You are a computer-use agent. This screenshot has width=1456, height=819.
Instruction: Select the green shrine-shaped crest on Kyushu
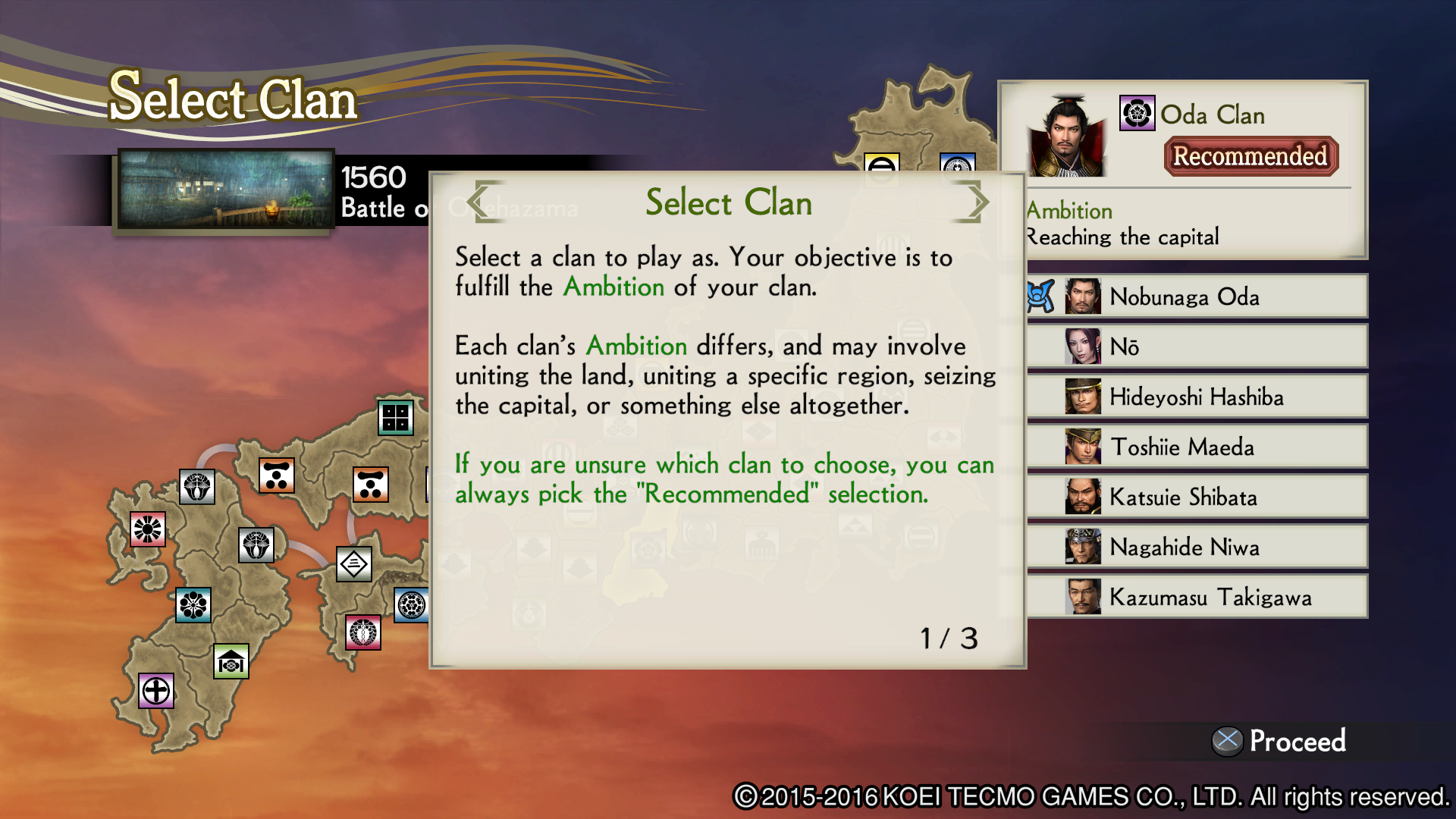point(231,661)
